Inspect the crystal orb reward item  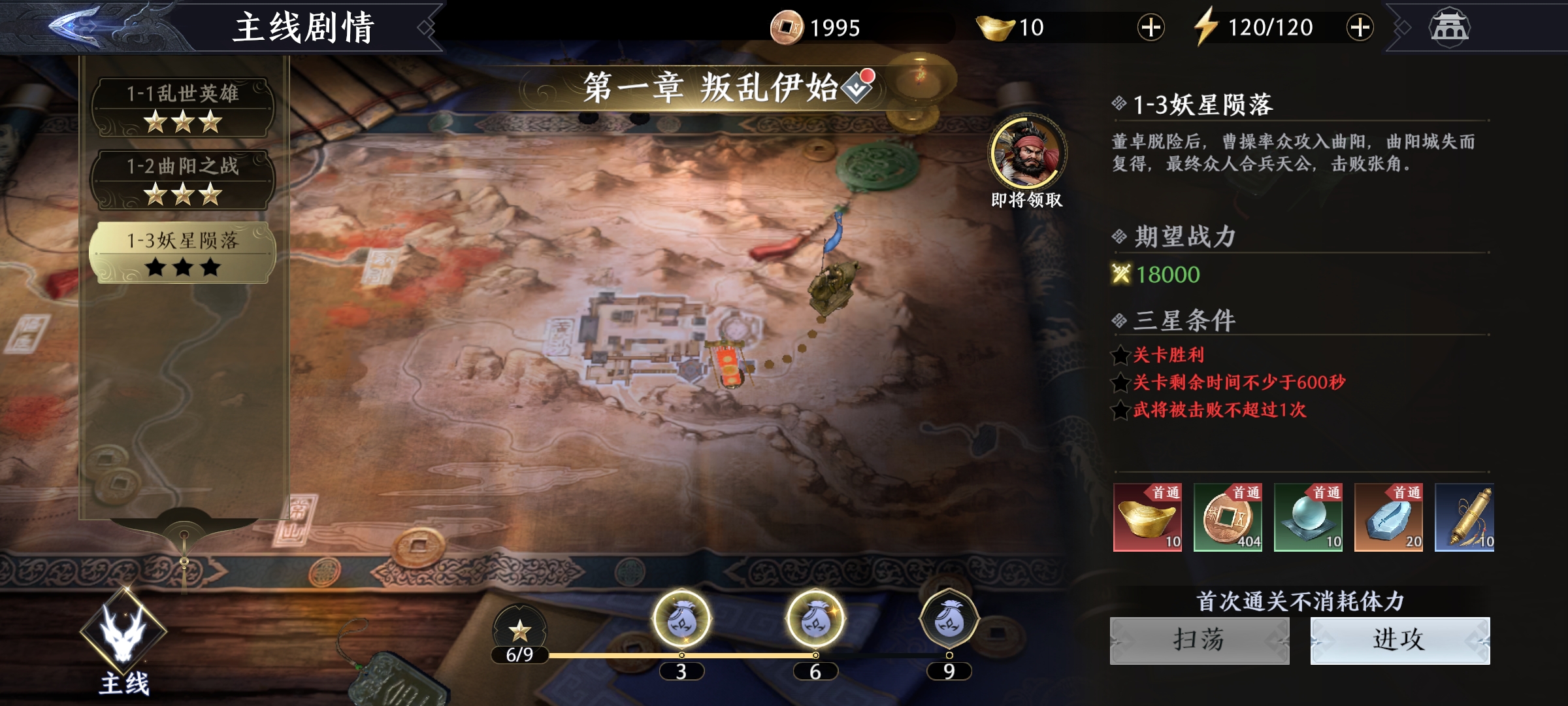(x=1308, y=518)
